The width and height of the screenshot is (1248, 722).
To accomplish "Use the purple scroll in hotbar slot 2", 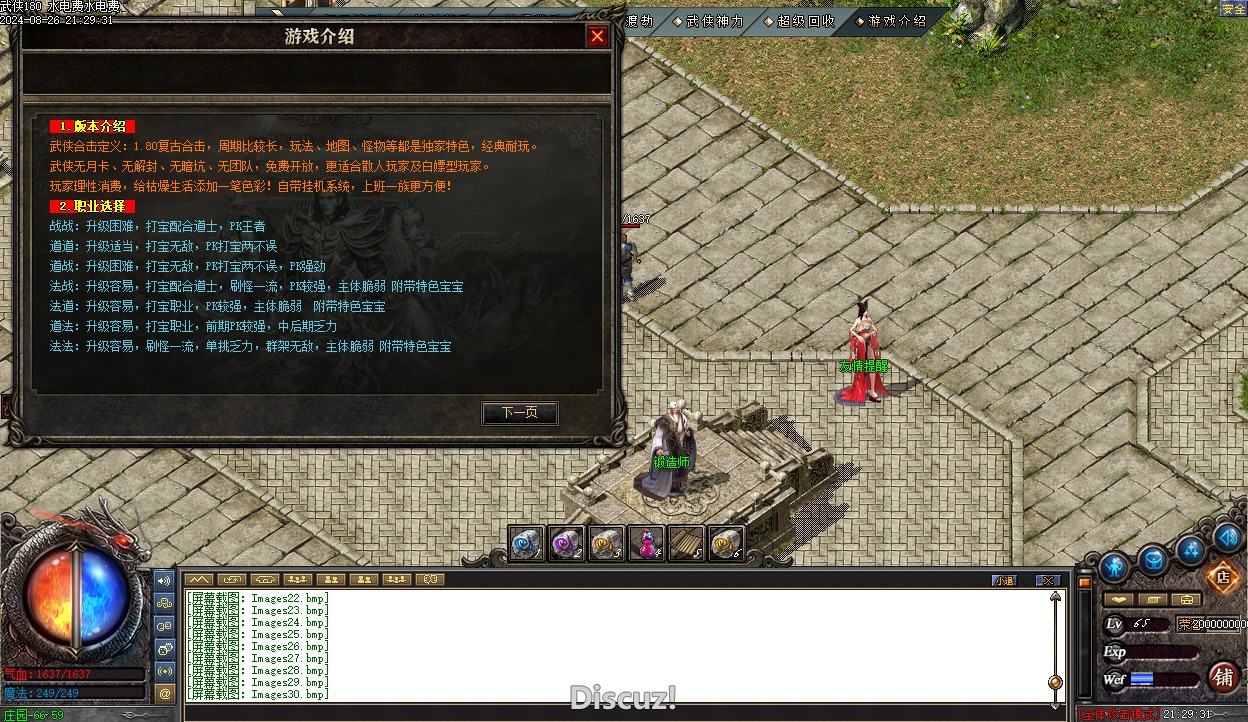I will coord(567,543).
